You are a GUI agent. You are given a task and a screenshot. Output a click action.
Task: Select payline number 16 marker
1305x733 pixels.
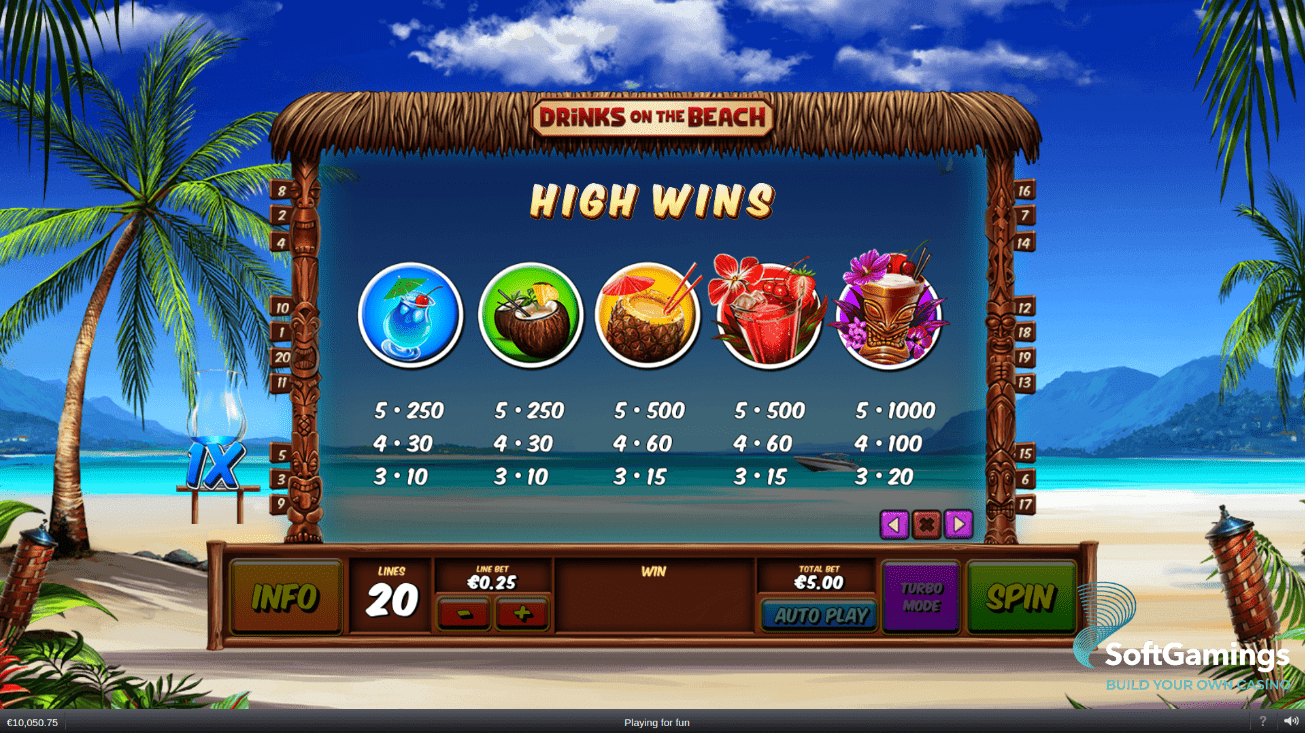[1024, 190]
